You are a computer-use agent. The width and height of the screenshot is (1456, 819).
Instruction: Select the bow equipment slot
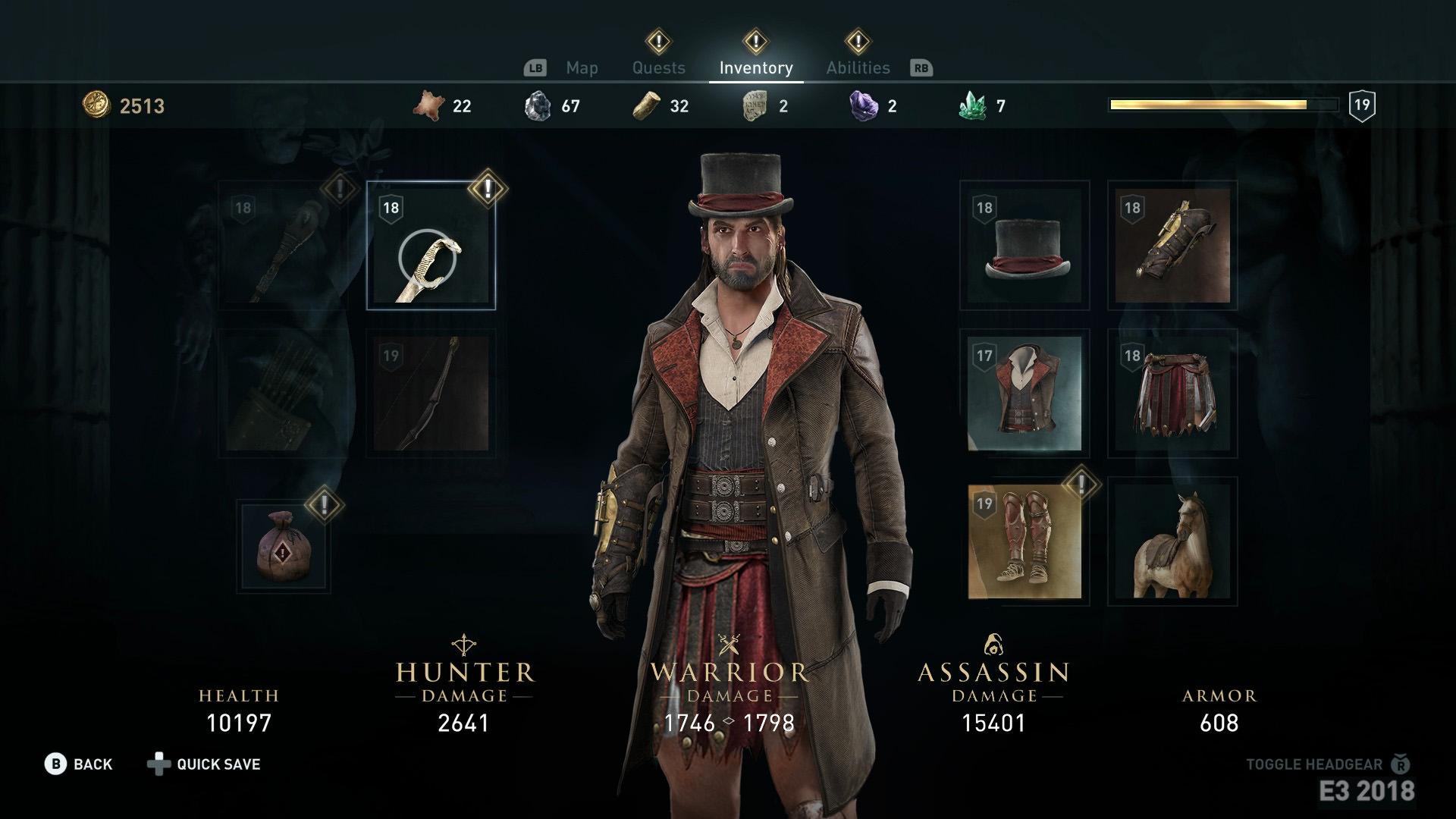pyautogui.click(x=431, y=394)
